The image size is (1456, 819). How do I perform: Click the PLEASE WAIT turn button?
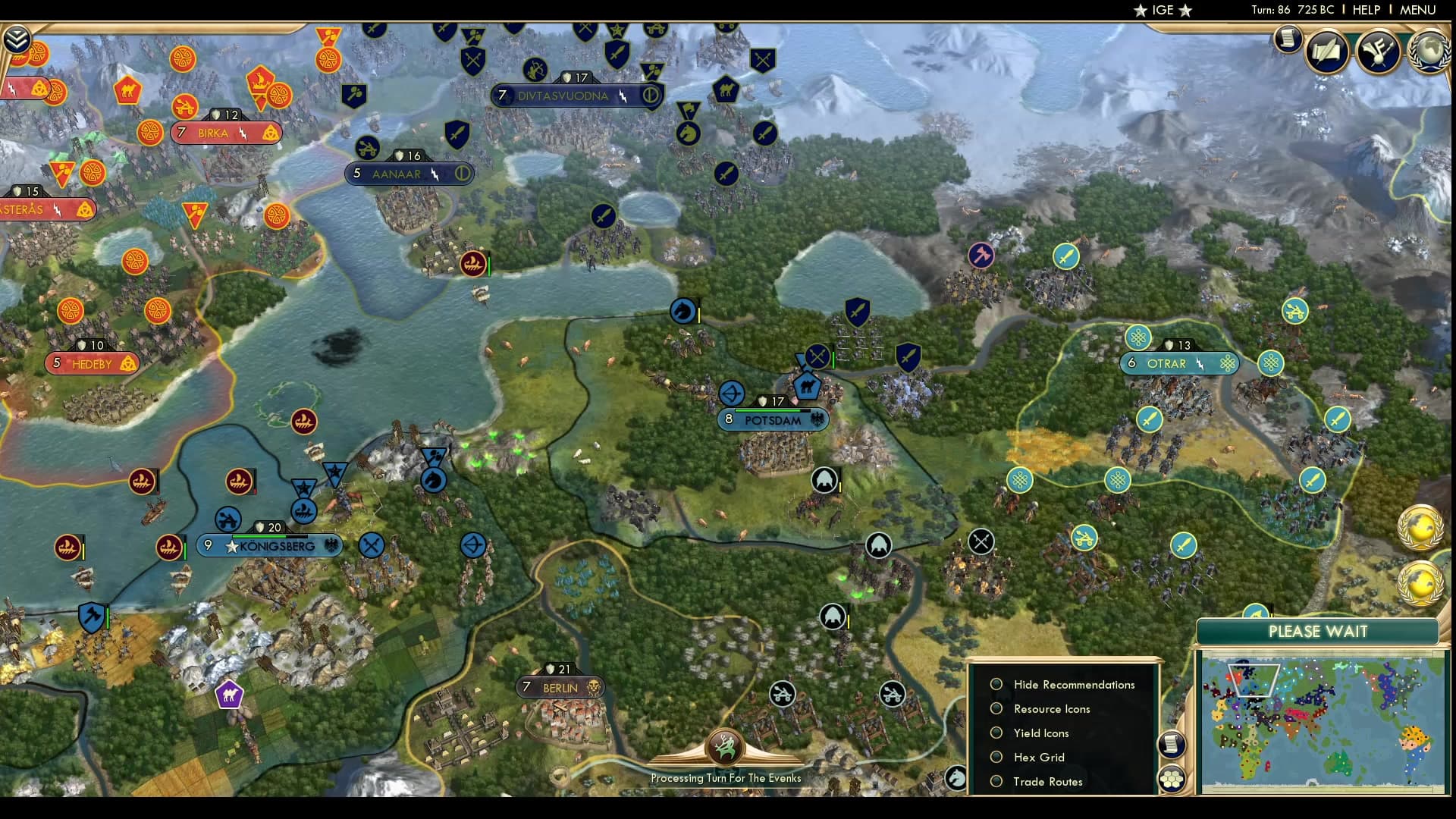1317,632
